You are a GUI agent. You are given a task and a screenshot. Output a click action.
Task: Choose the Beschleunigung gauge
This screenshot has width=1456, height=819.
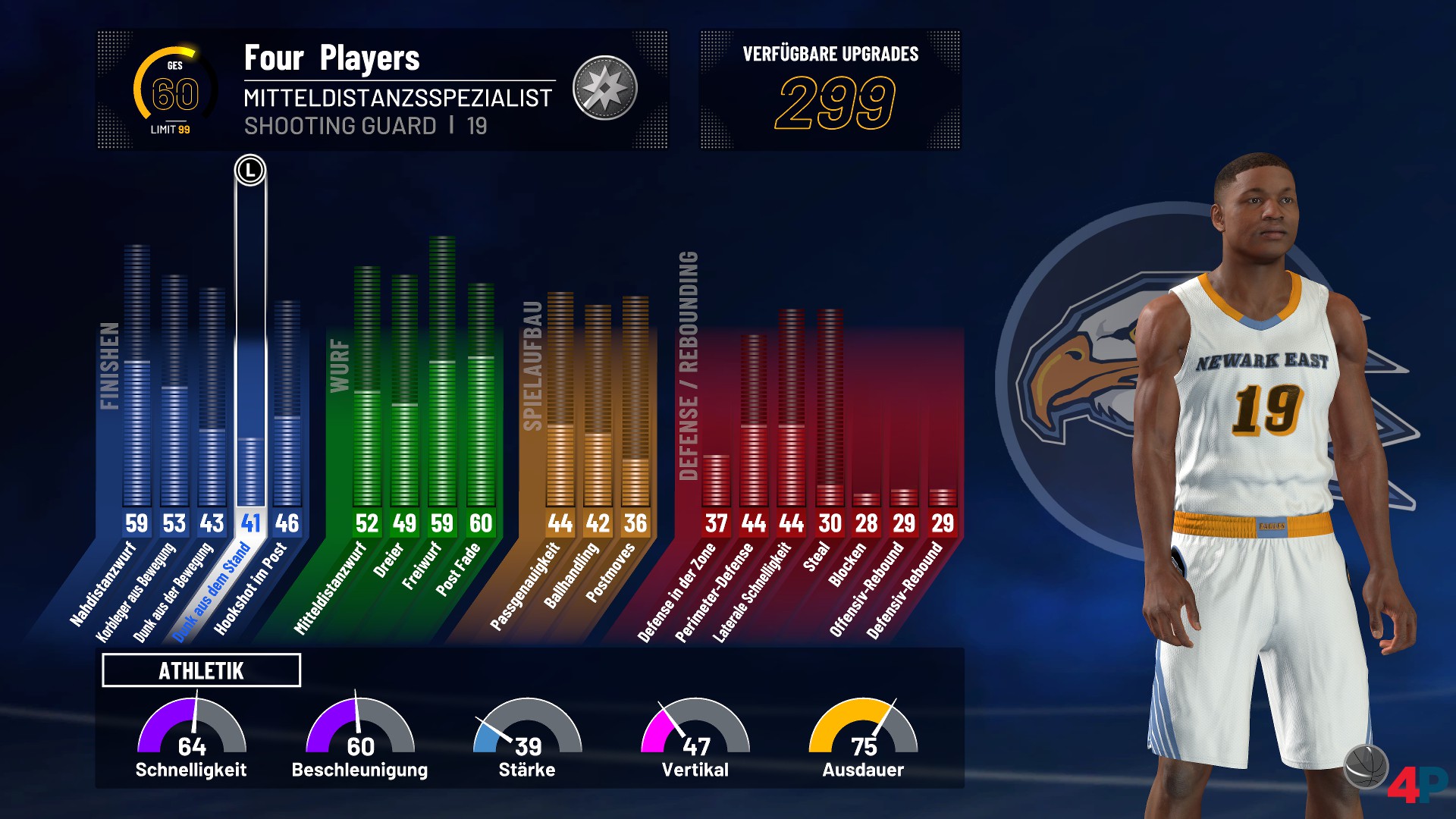tap(359, 737)
